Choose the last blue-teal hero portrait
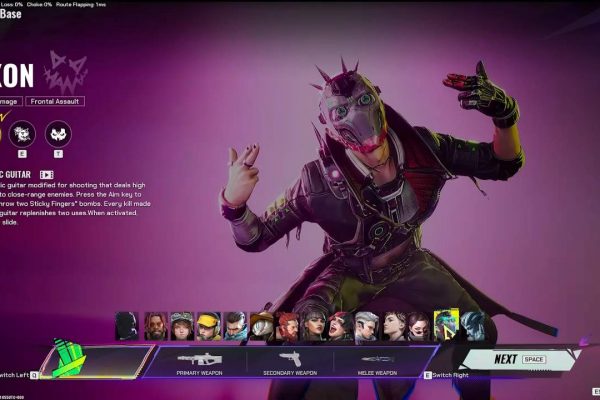The width and height of the screenshot is (600, 400). click(x=472, y=326)
